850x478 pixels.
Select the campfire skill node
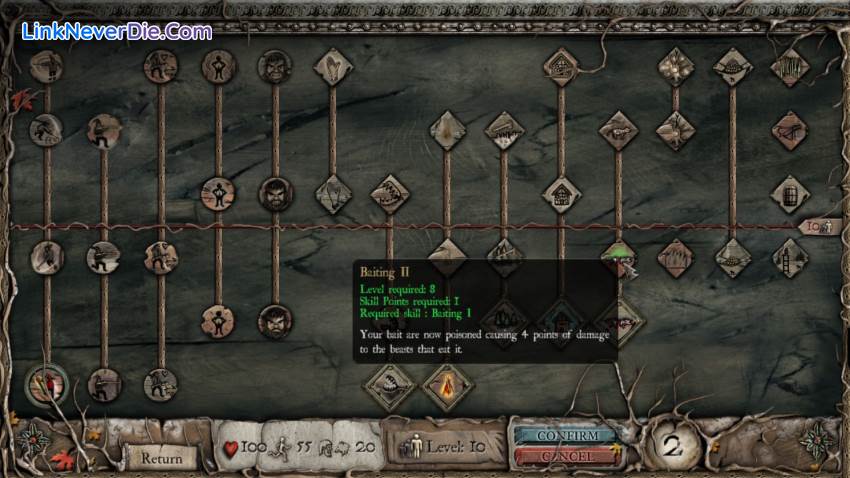(447, 382)
